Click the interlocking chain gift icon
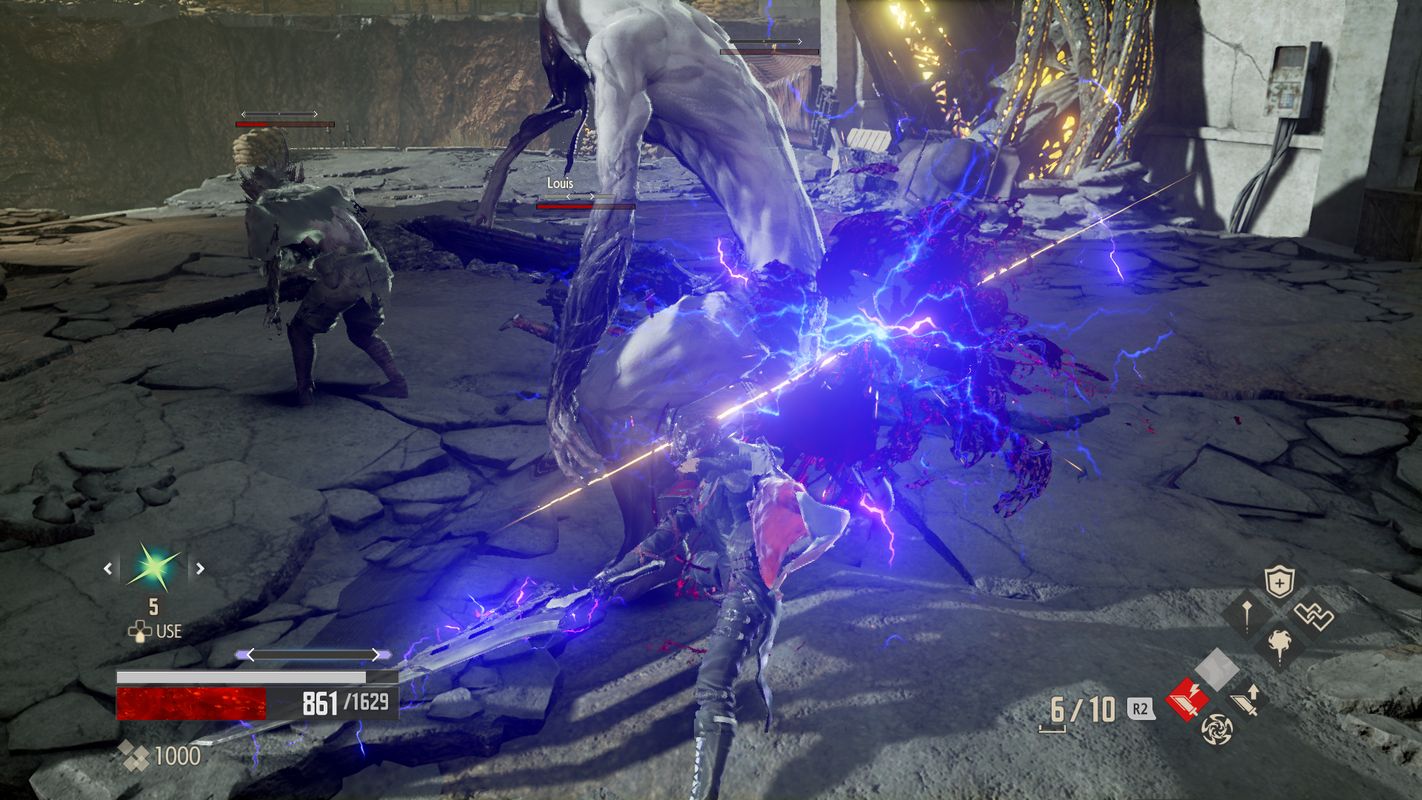 (x=1313, y=614)
